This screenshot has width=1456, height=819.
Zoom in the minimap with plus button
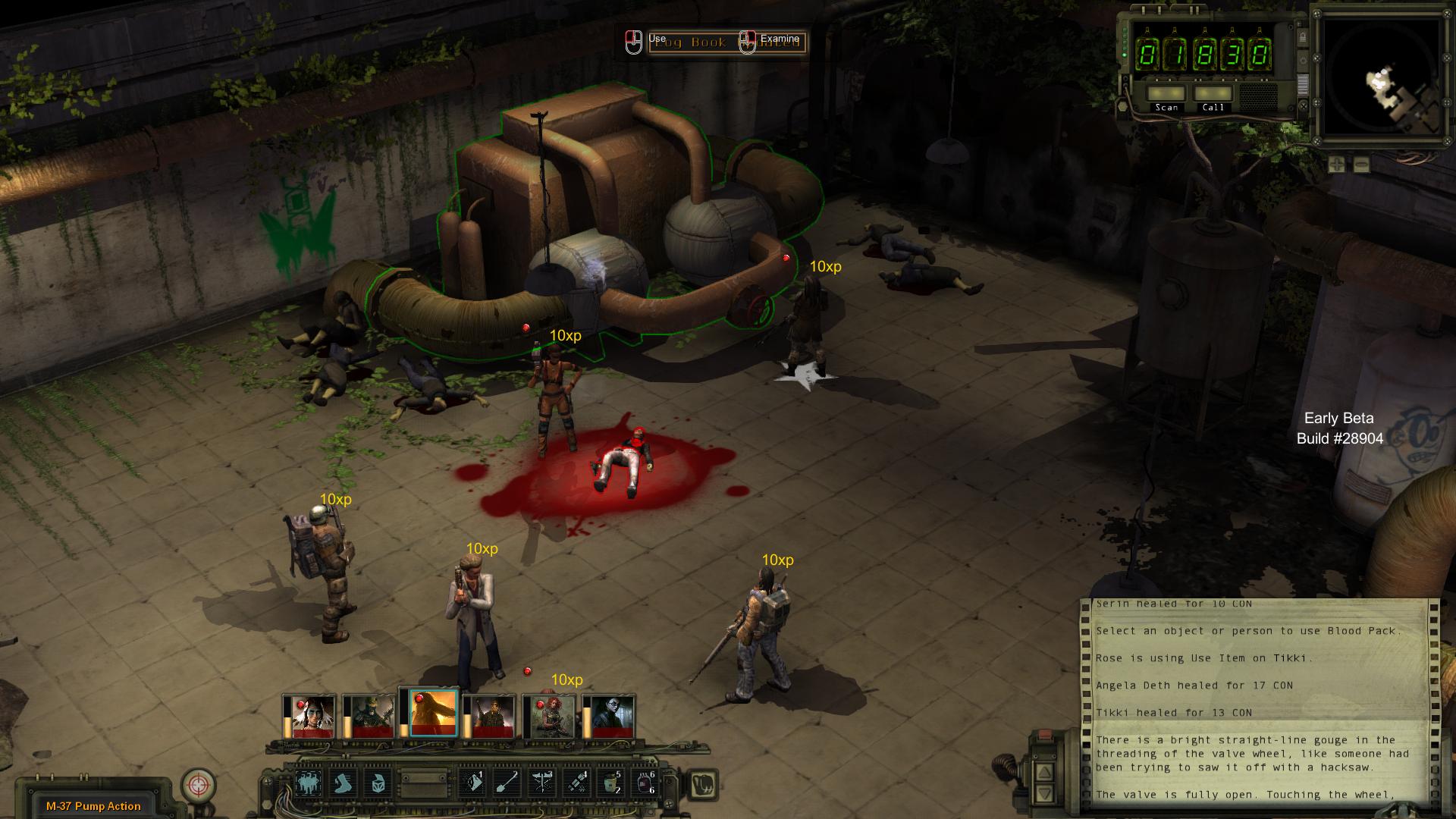click(1336, 164)
